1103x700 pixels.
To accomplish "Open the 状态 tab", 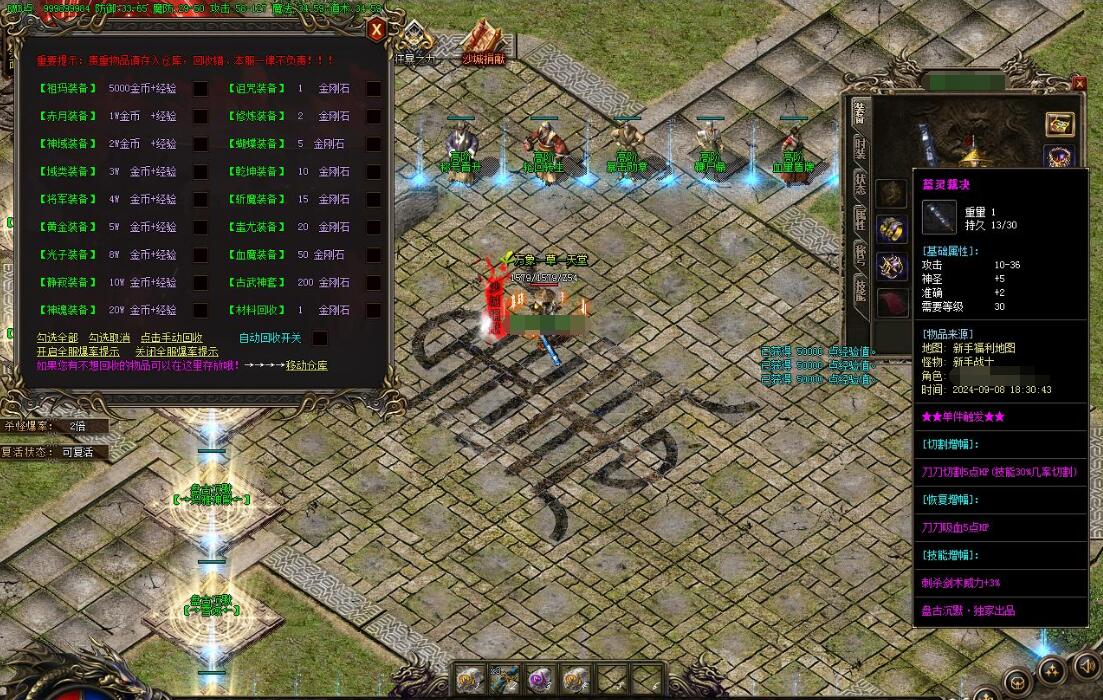I will point(859,183).
